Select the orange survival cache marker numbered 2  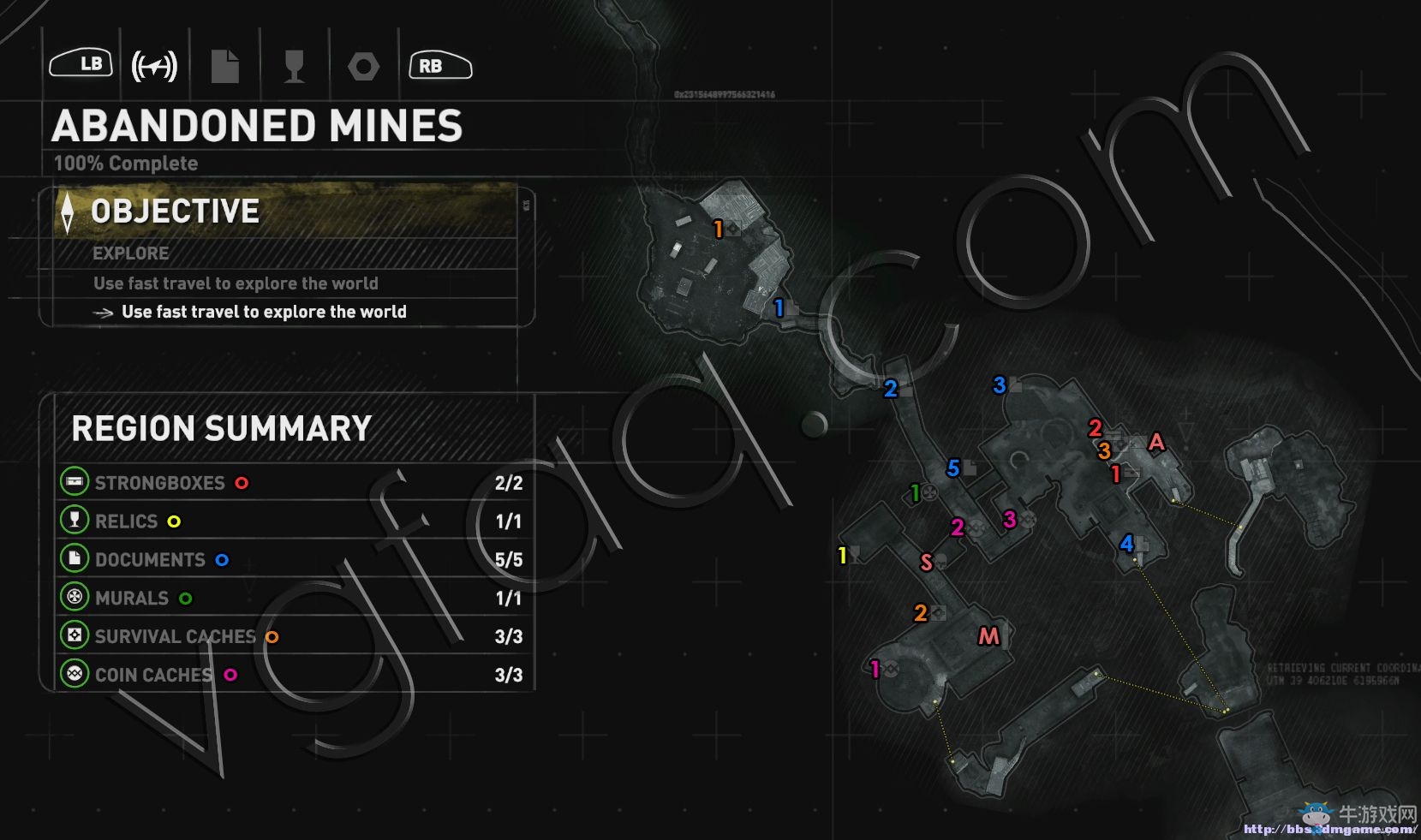click(x=921, y=613)
